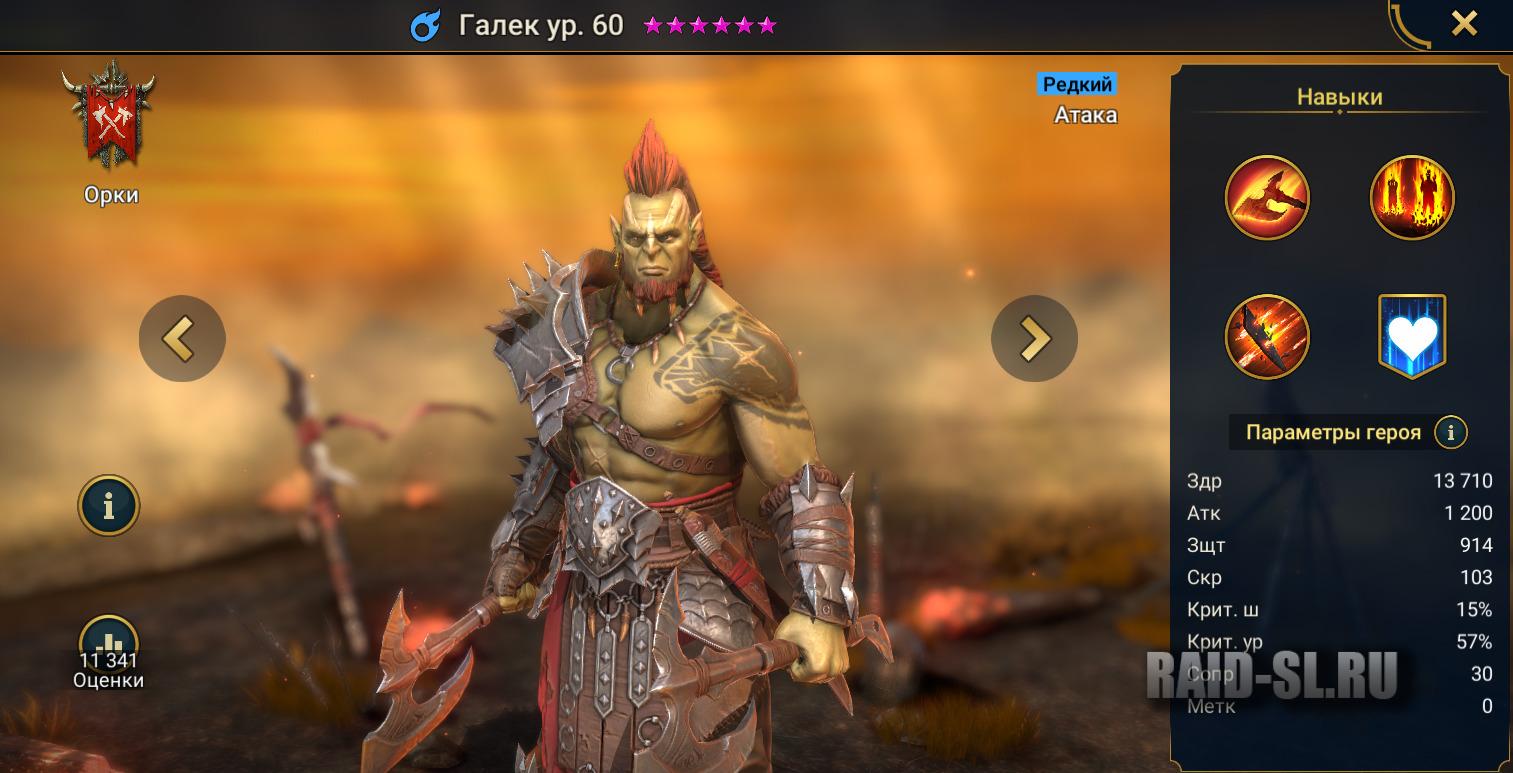Open Galek's first axe attack skill

click(1267, 197)
